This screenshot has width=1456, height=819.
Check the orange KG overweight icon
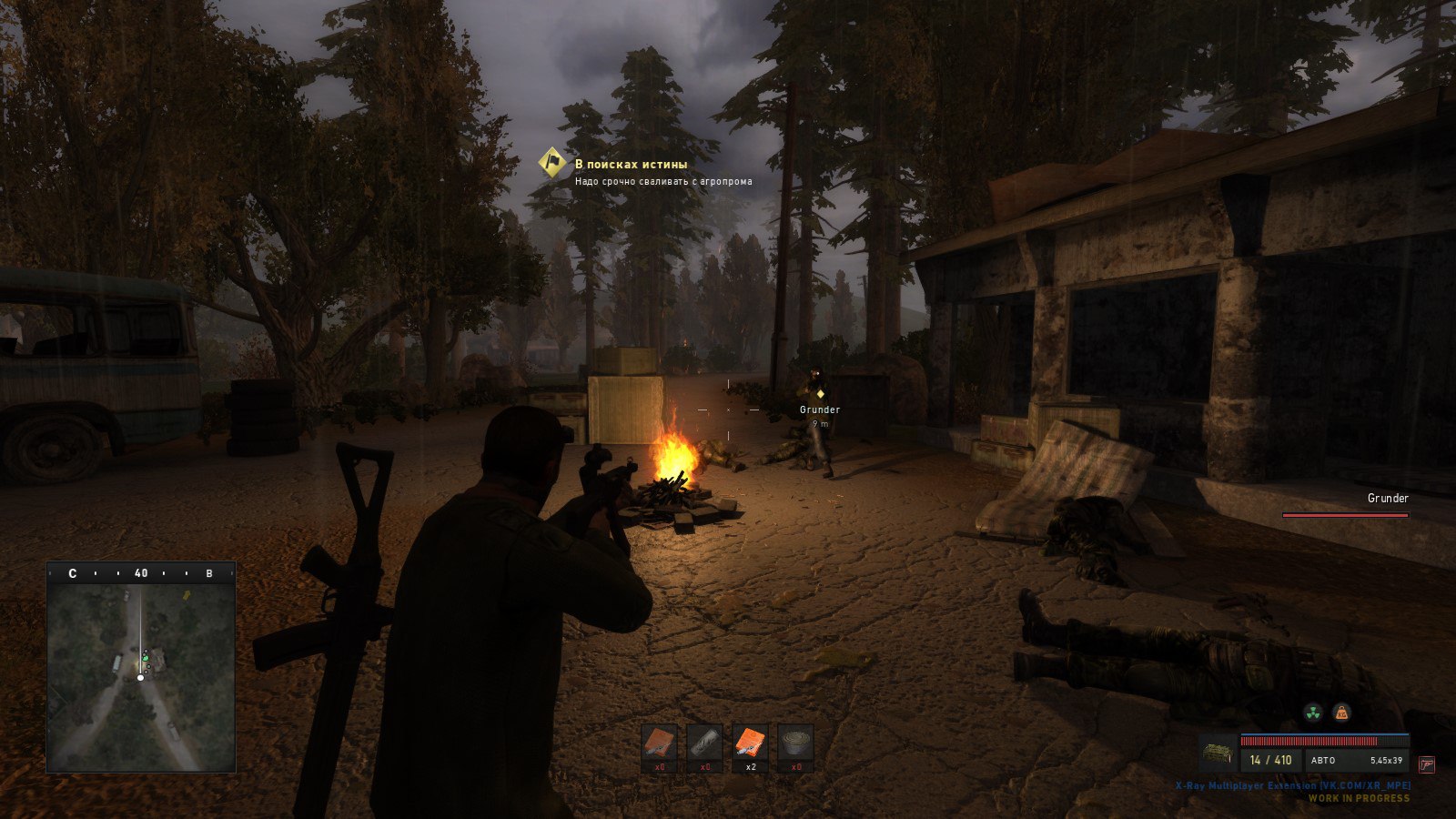tap(1341, 713)
